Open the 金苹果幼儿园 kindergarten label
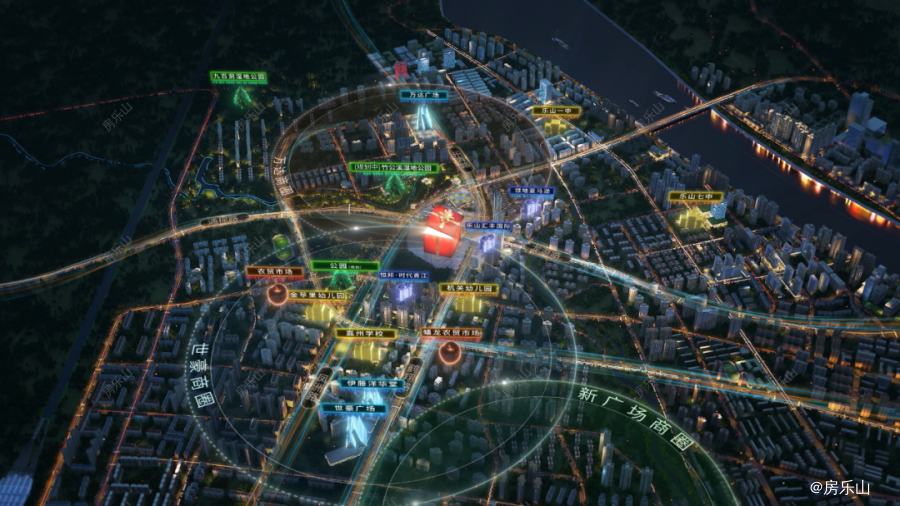Image resolution: width=900 pixels, height=506 pixels. coord(320,296)
